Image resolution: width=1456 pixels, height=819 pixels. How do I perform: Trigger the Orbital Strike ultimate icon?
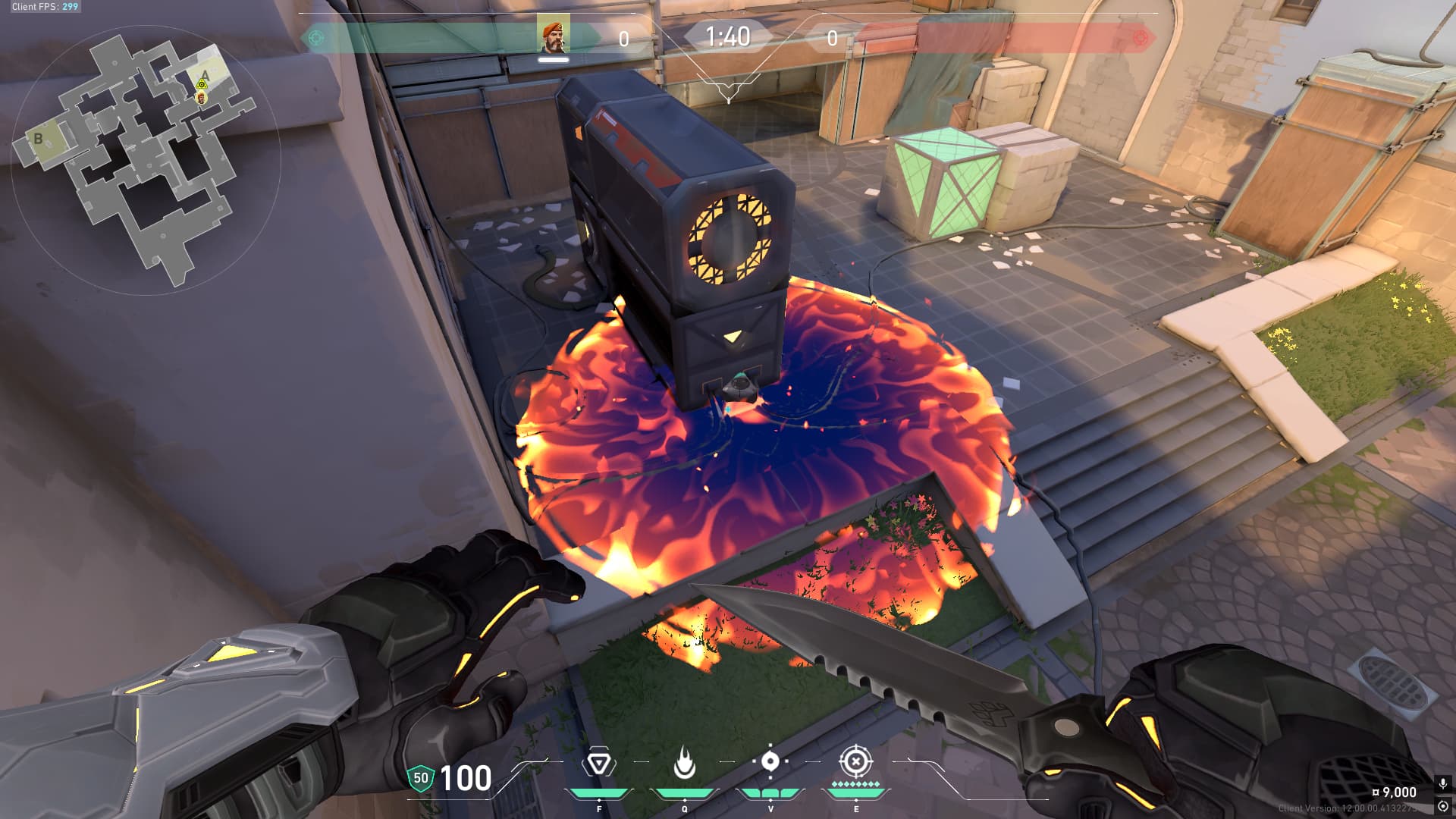pyautogui.click(x=856, y=761)
